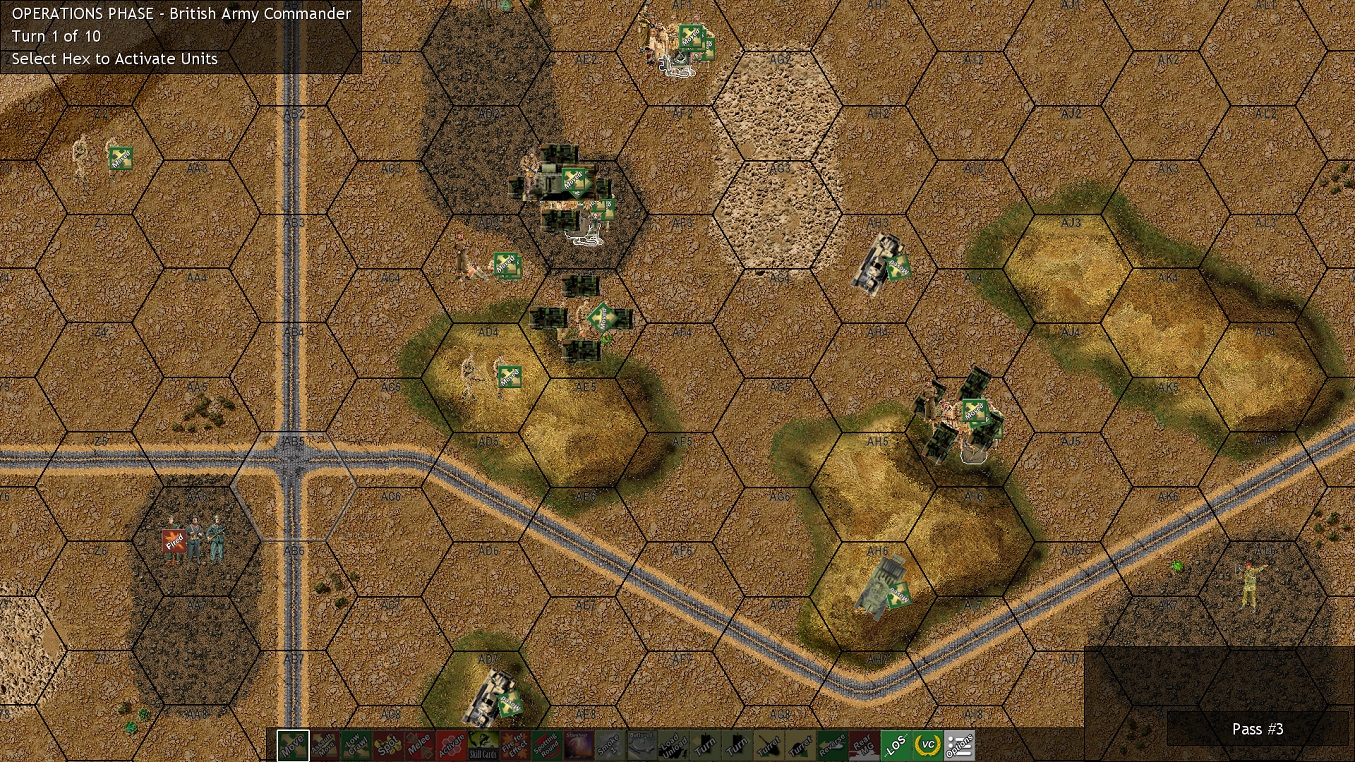Choose the Spotting Round icon
Viewport: 1355px width, 762px height.
click(548, 746)
